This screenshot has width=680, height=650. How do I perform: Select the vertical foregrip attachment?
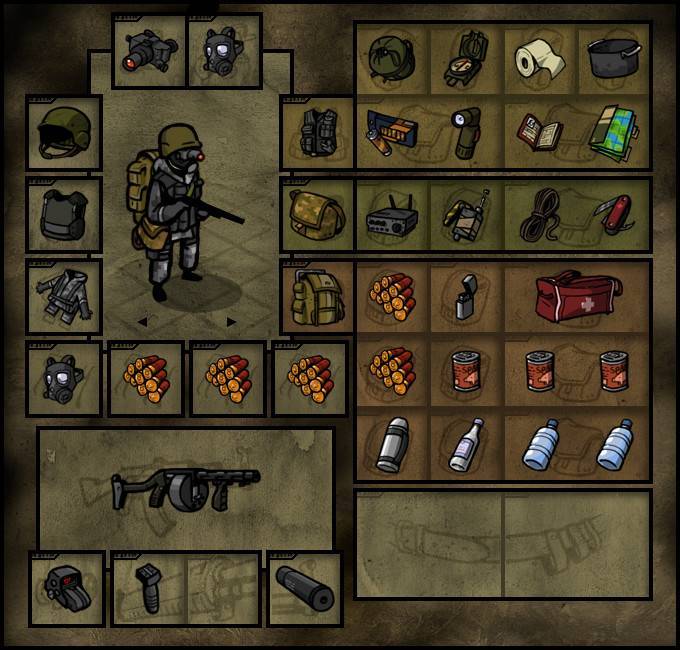pyautogui.click(x=151, y=589)
